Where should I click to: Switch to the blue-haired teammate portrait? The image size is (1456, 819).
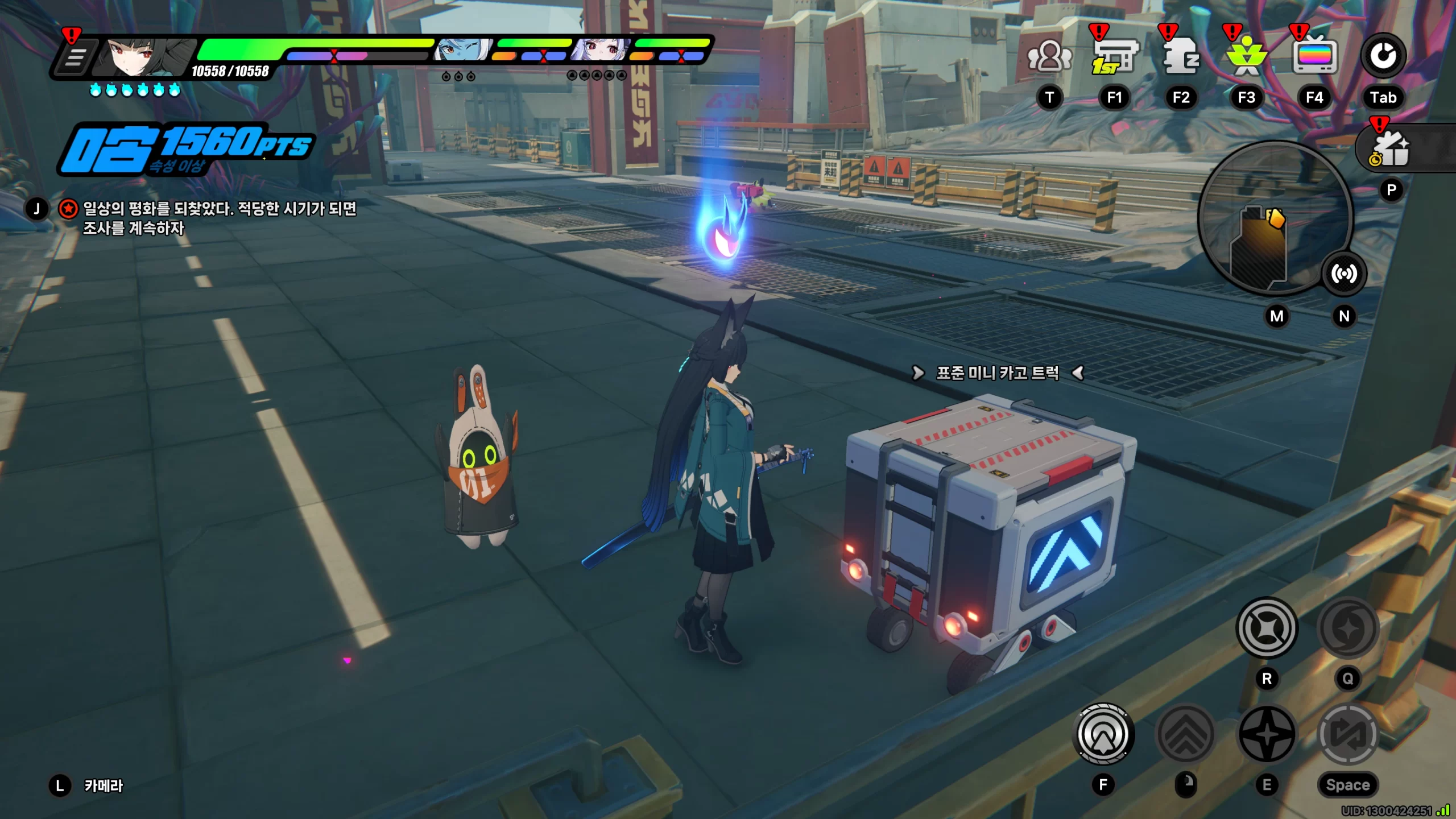coord(462,51)
